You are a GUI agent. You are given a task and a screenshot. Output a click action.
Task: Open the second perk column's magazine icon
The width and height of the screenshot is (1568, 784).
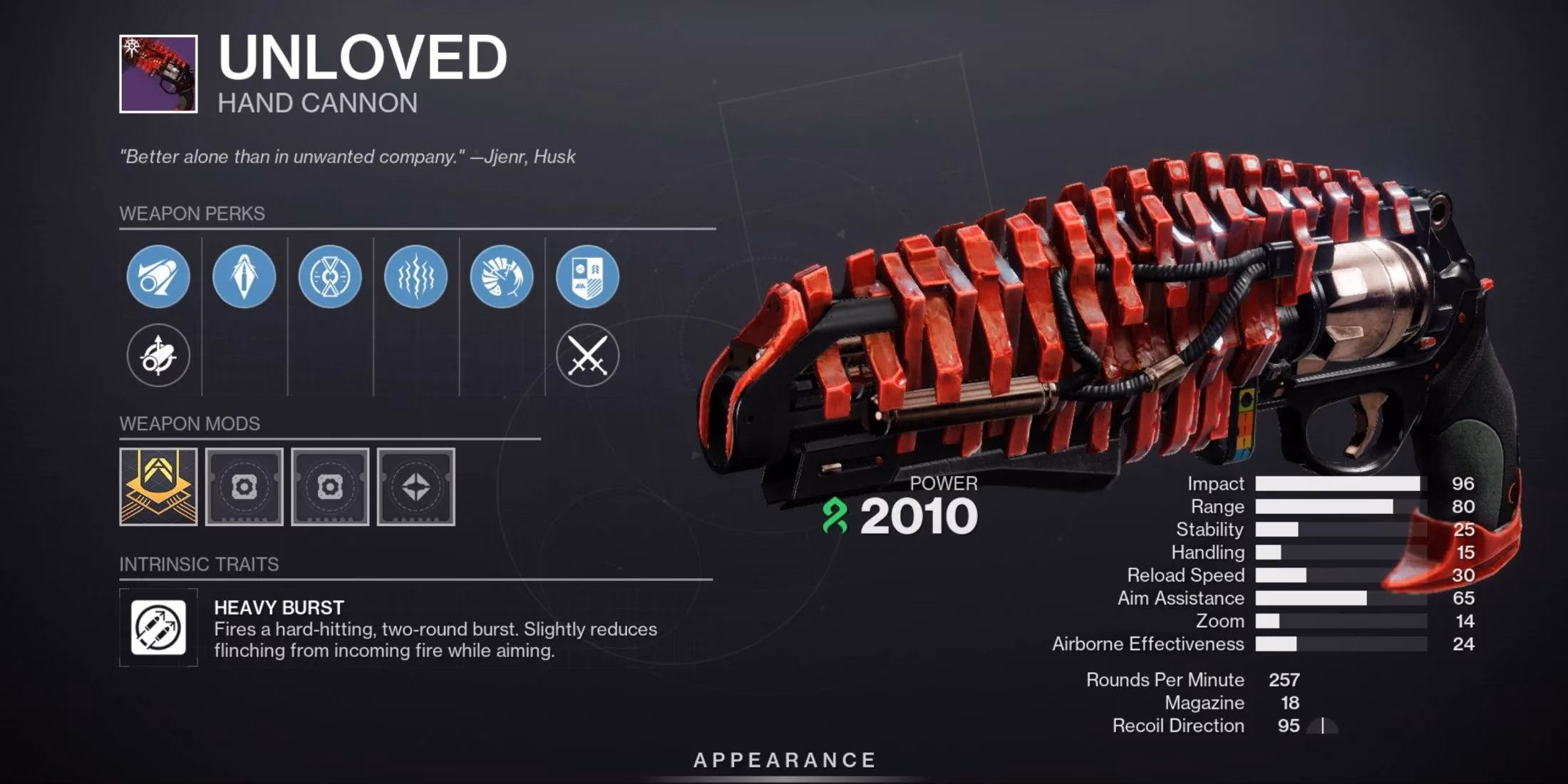pos(244,277)
